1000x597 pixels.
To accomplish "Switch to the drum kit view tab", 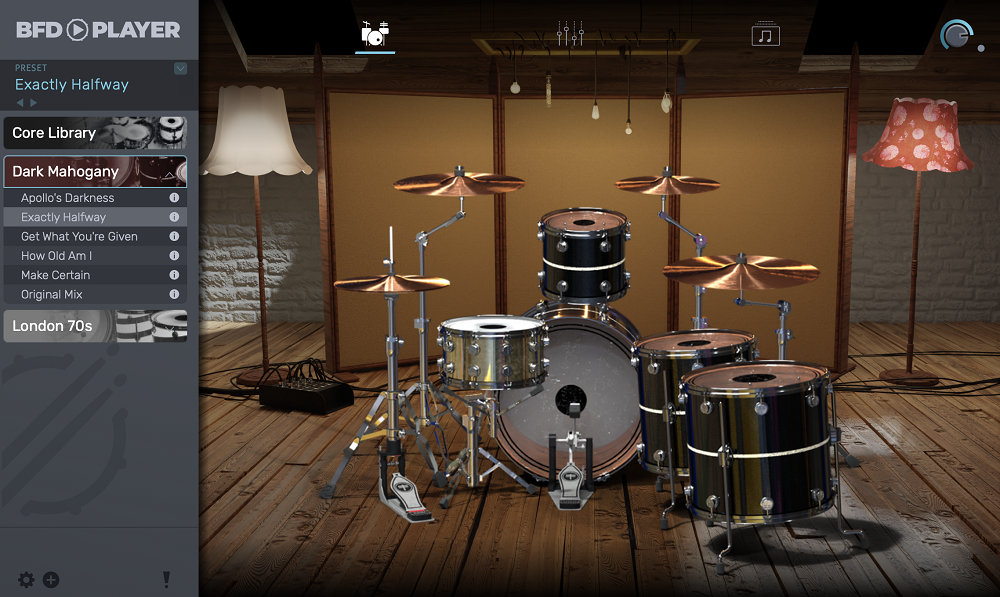I will (374, 34).
